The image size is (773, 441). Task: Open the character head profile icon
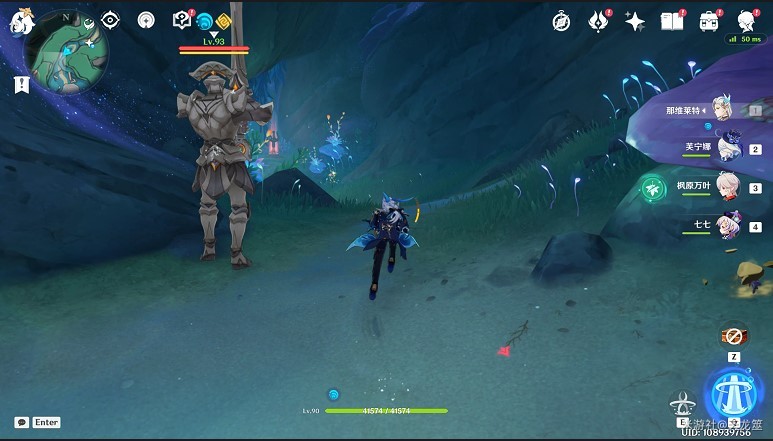pos(746,21)
